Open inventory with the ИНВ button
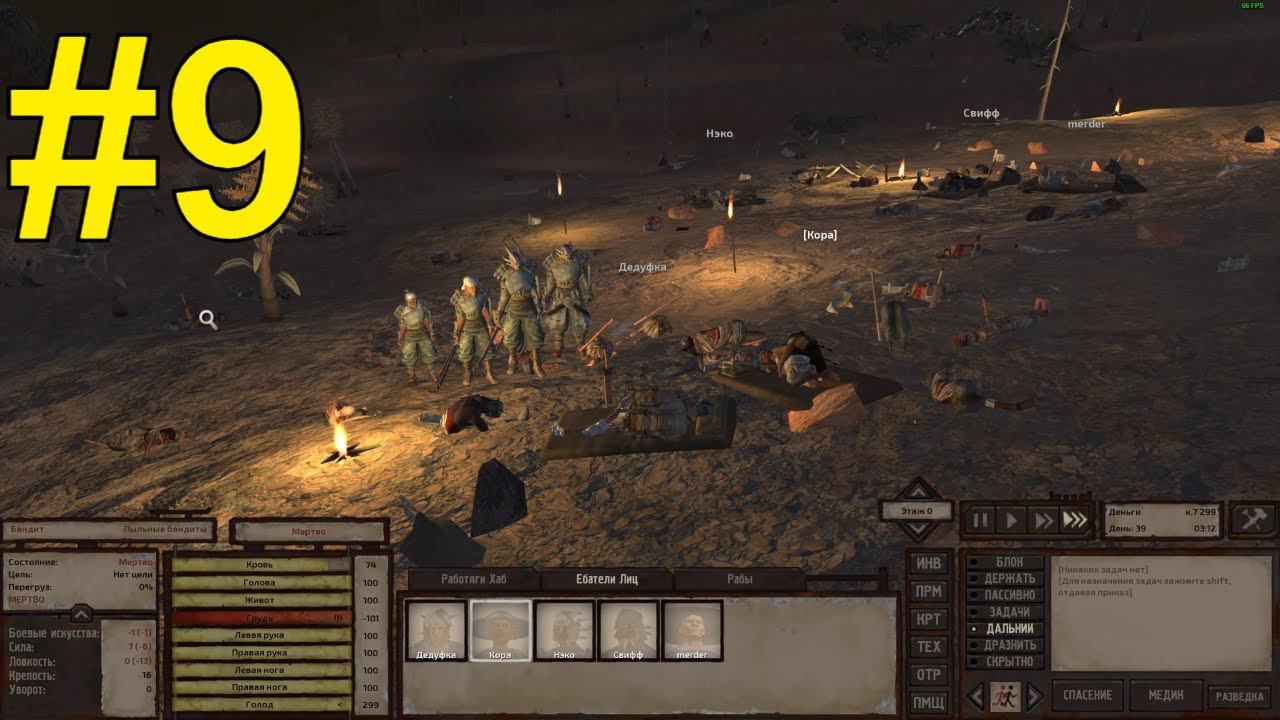The image size is (1280, 720). [x=929, y=564]
